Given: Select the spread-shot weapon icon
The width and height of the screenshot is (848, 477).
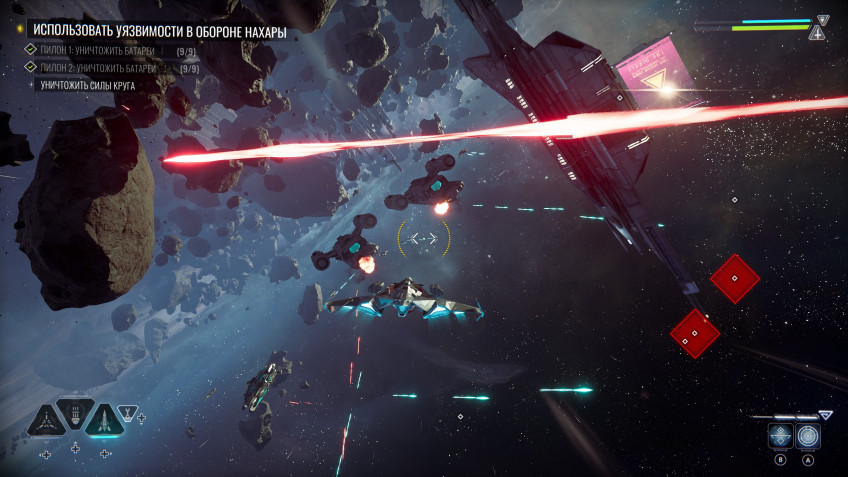Looking at the screenshot, I should pos(46,420).
